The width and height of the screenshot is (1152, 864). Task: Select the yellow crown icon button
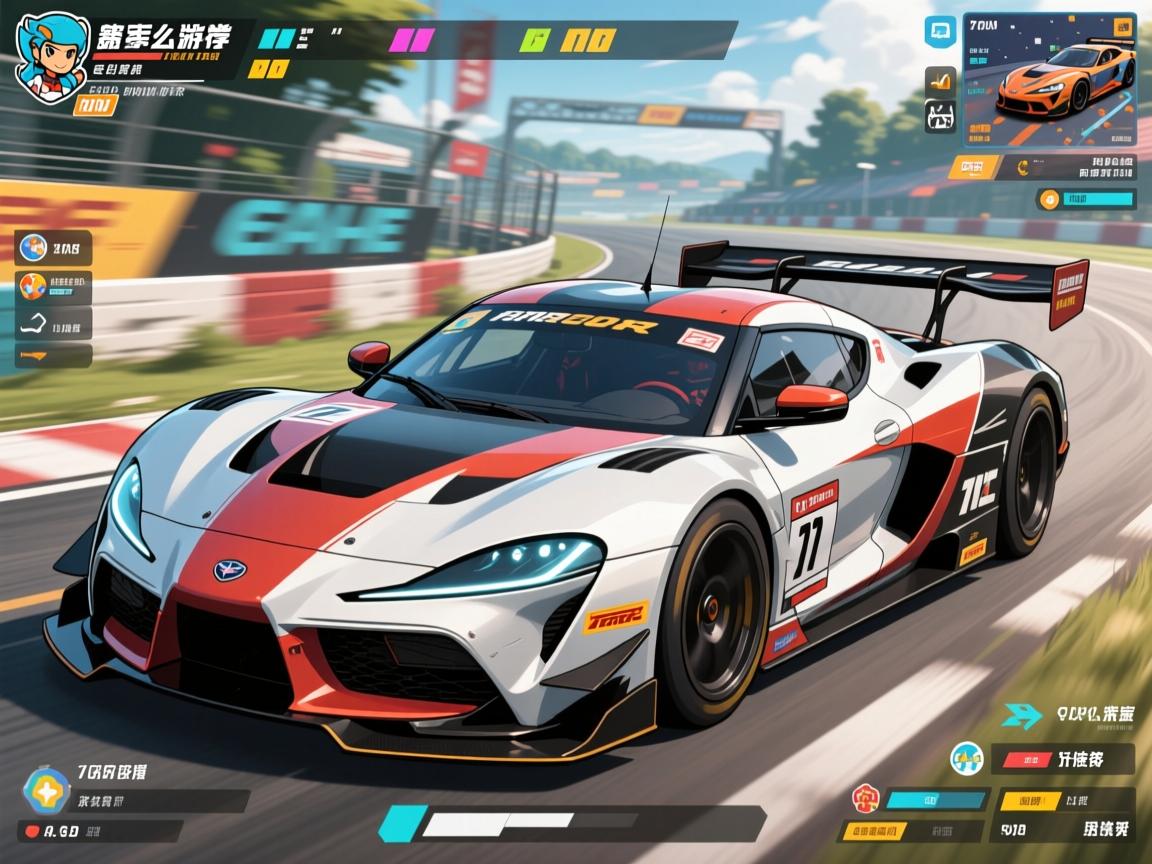pyautogui.click(x=940, y=79)
